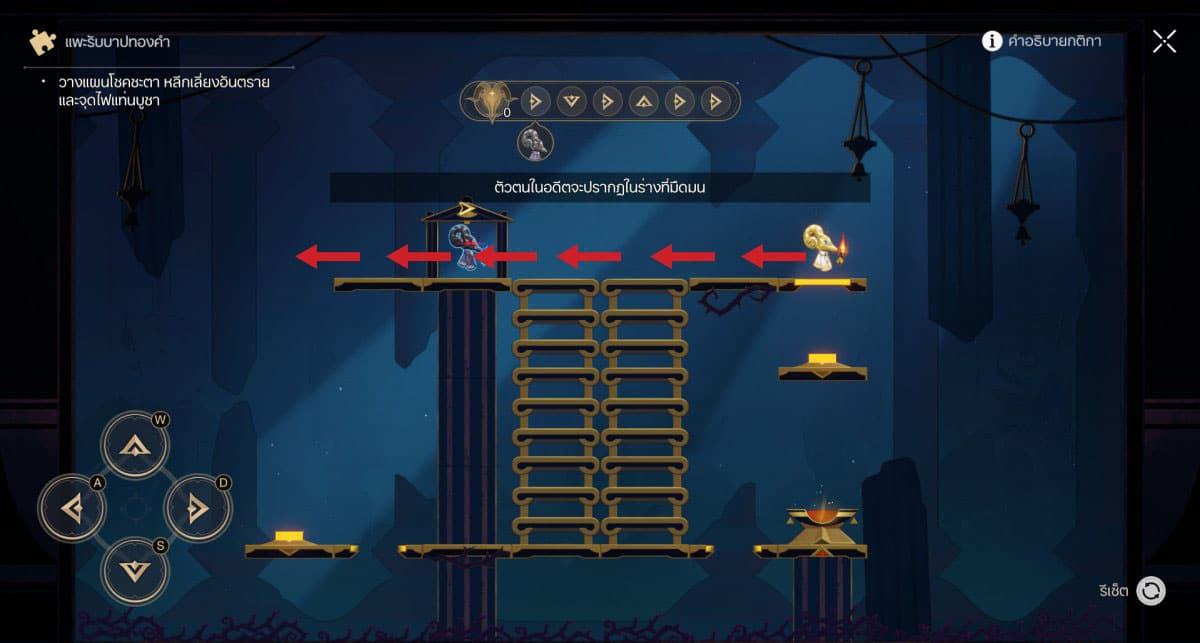The width and height of the screenshot is (1200, 643).
Task: Reset the puzzle with the reset button
Action: click(x=1151, y=591)
